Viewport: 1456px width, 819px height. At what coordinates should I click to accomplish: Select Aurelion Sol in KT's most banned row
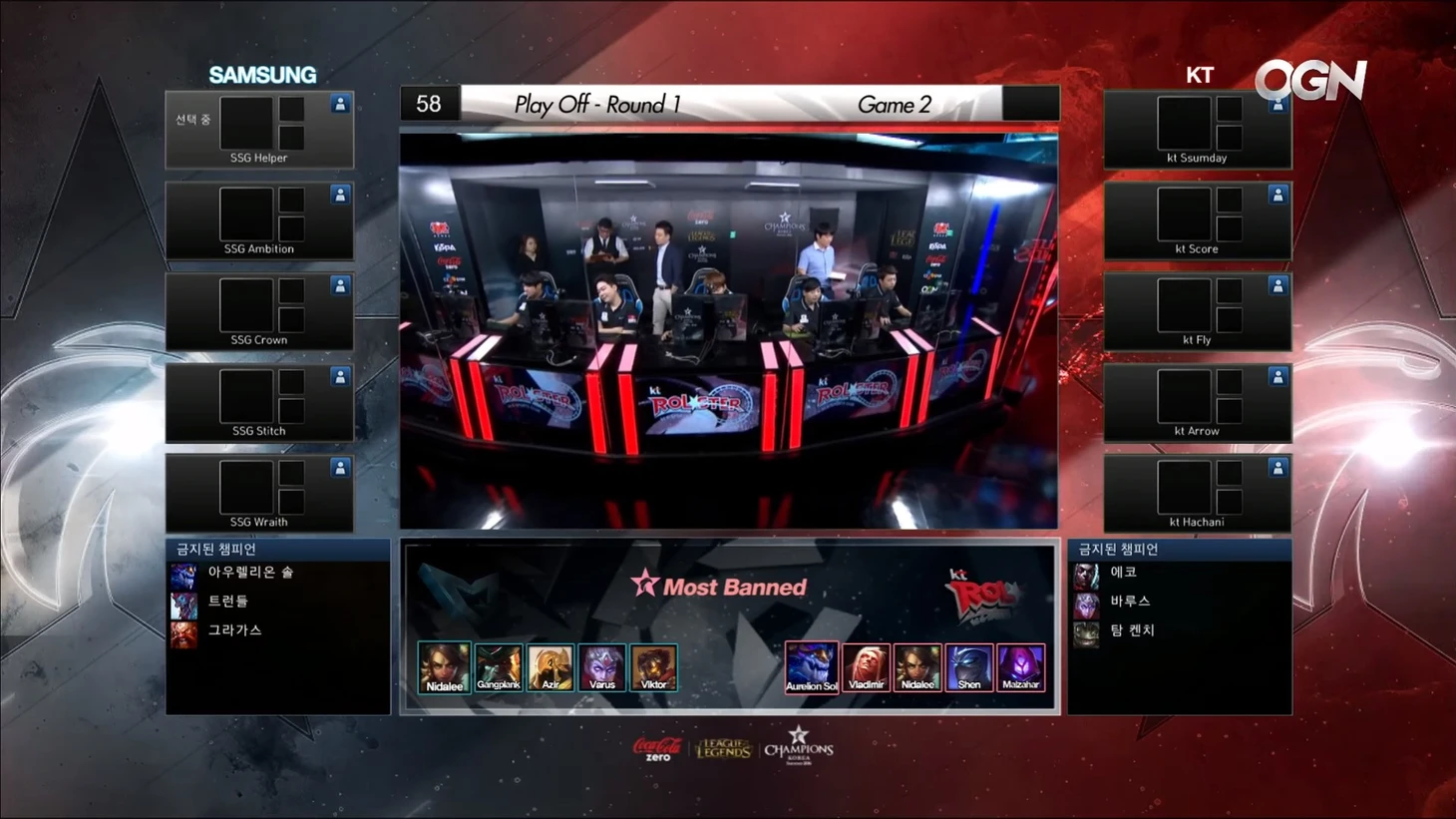812,666
